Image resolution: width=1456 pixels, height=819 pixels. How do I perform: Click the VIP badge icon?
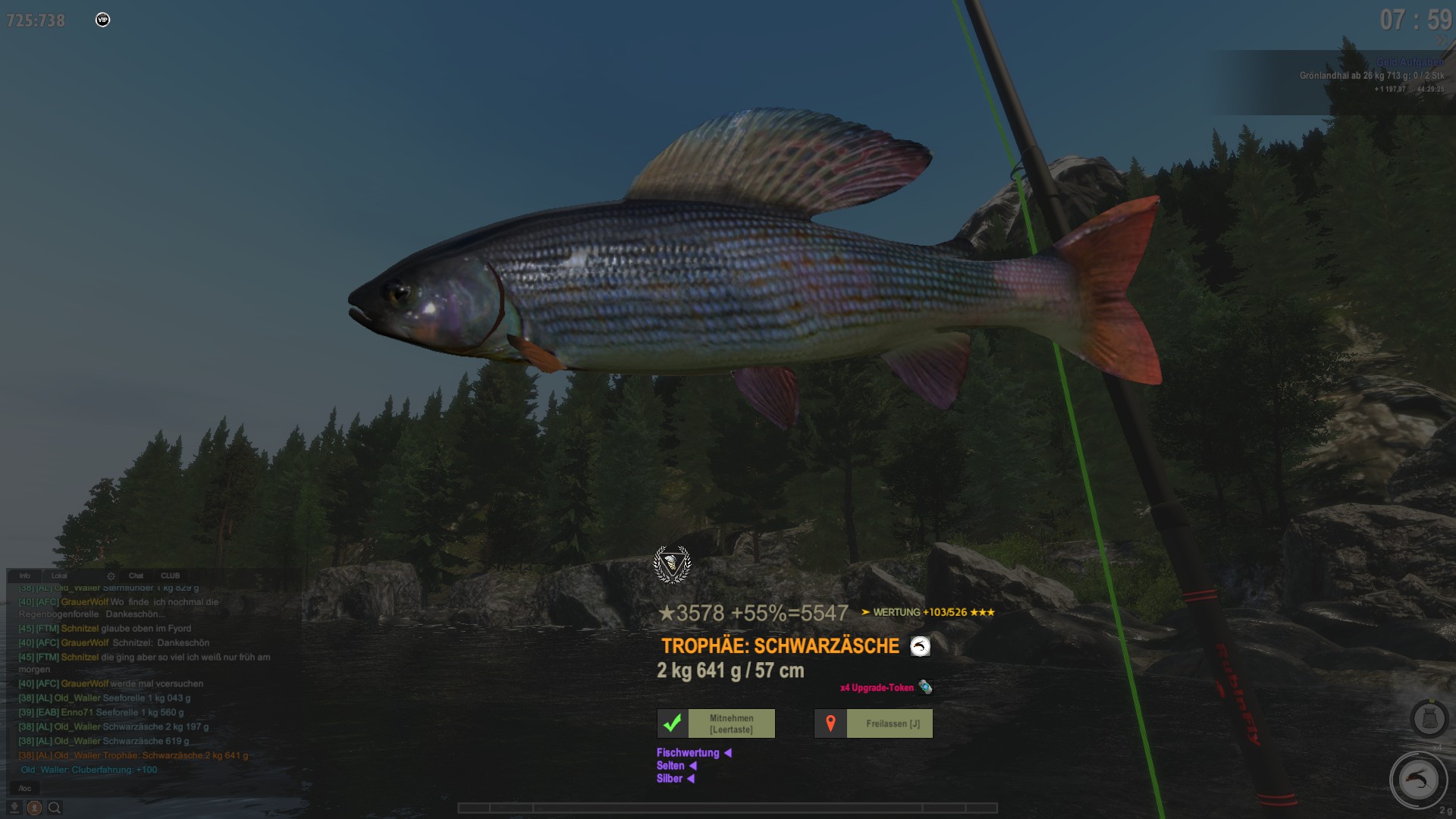tap(103, 20)
